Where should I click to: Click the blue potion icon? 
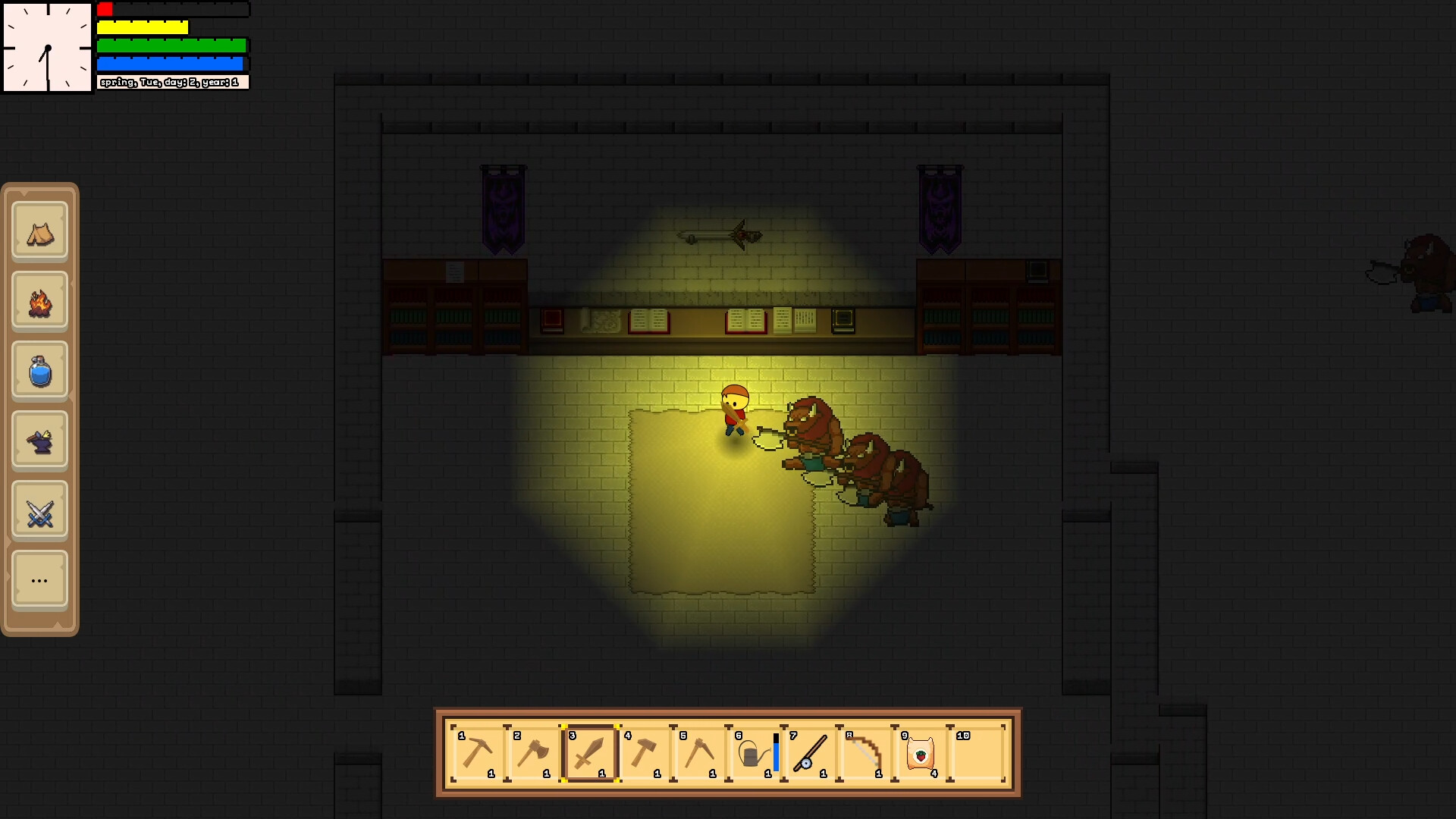(x=40, y=370)
